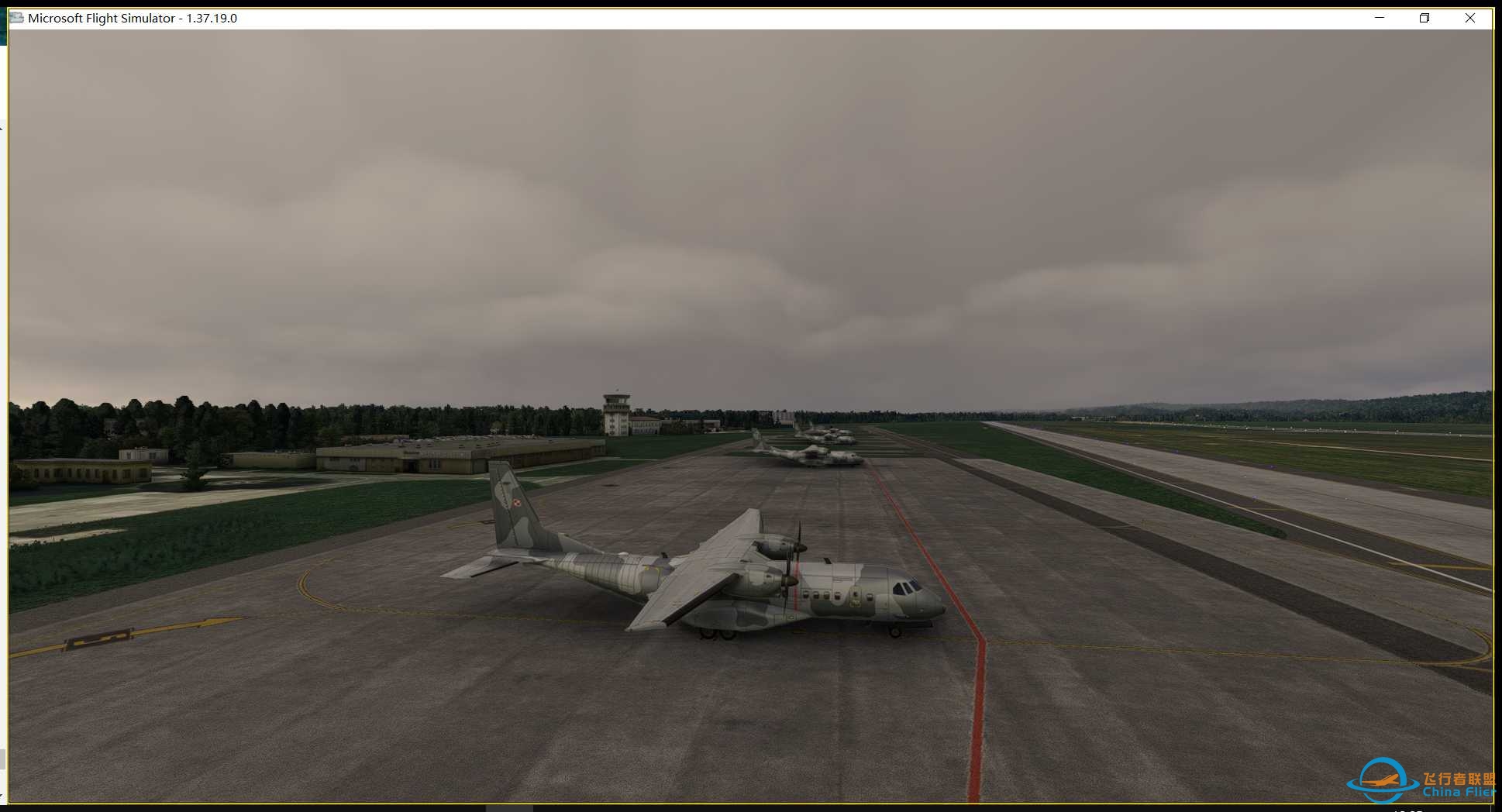Minimize the Flight Simulator window
The width and height of the screenshot is (1502, 812).
(x=1380, y=18)
